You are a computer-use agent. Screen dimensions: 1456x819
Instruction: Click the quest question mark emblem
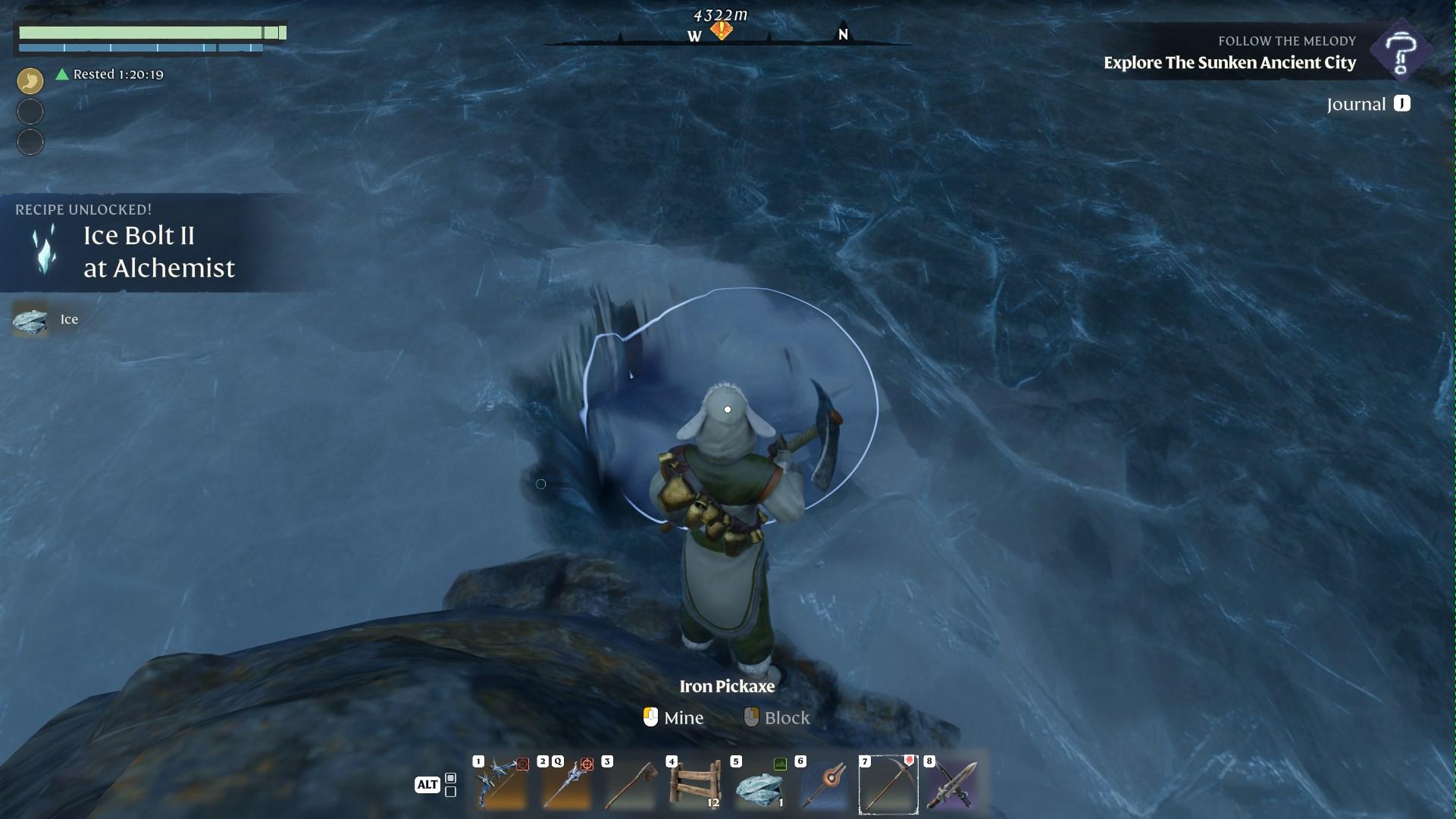1401,52
